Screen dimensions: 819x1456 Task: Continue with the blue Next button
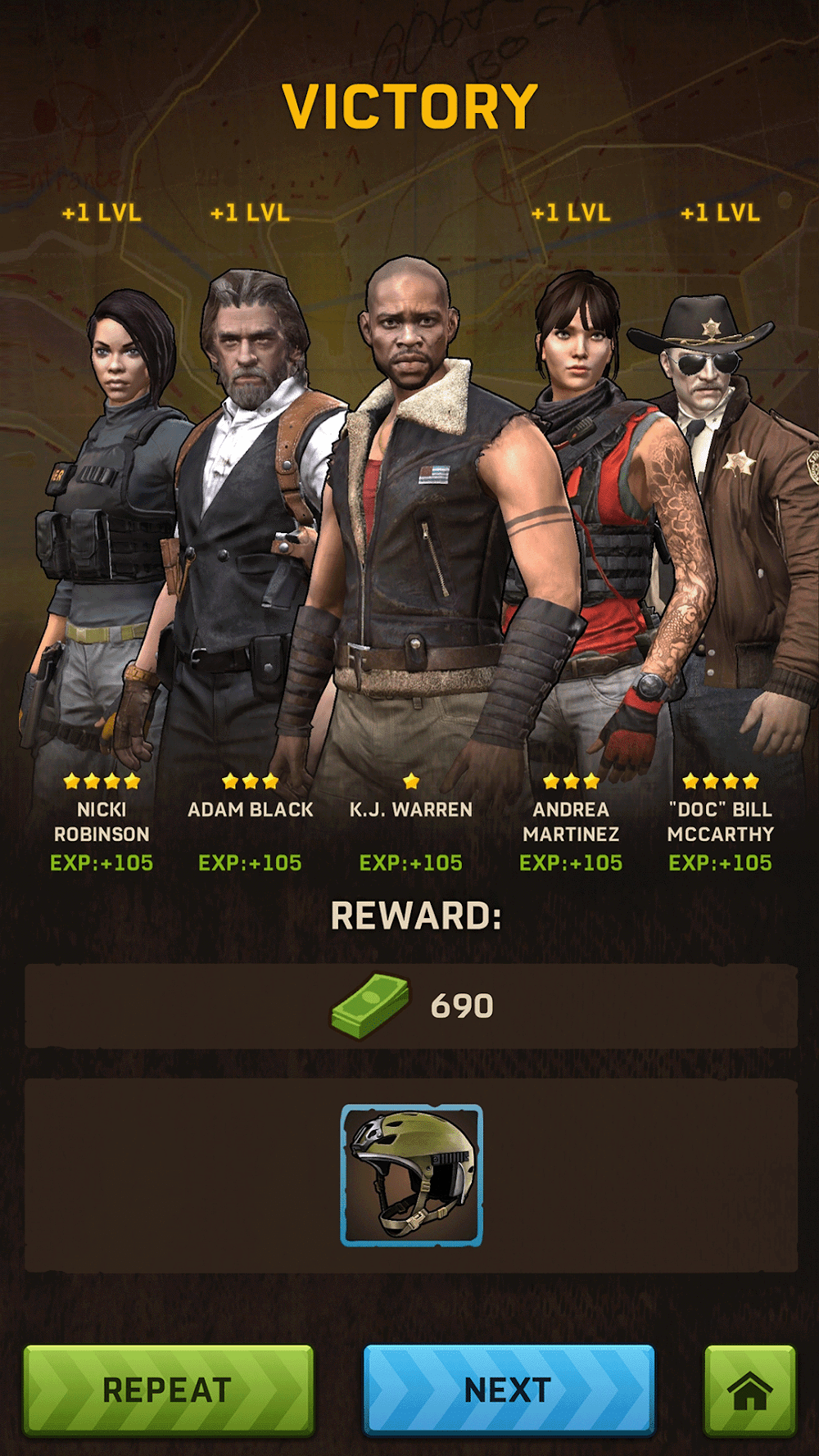509,1389
